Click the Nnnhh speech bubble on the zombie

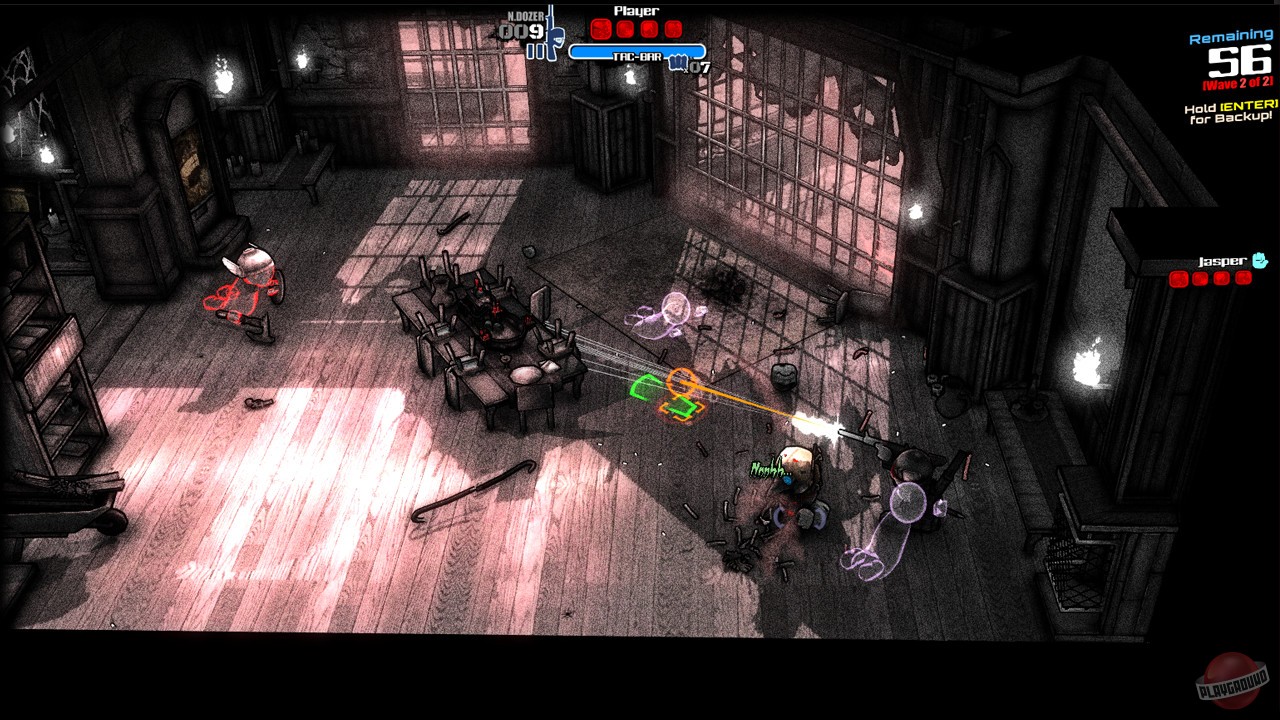coord(771,468)
